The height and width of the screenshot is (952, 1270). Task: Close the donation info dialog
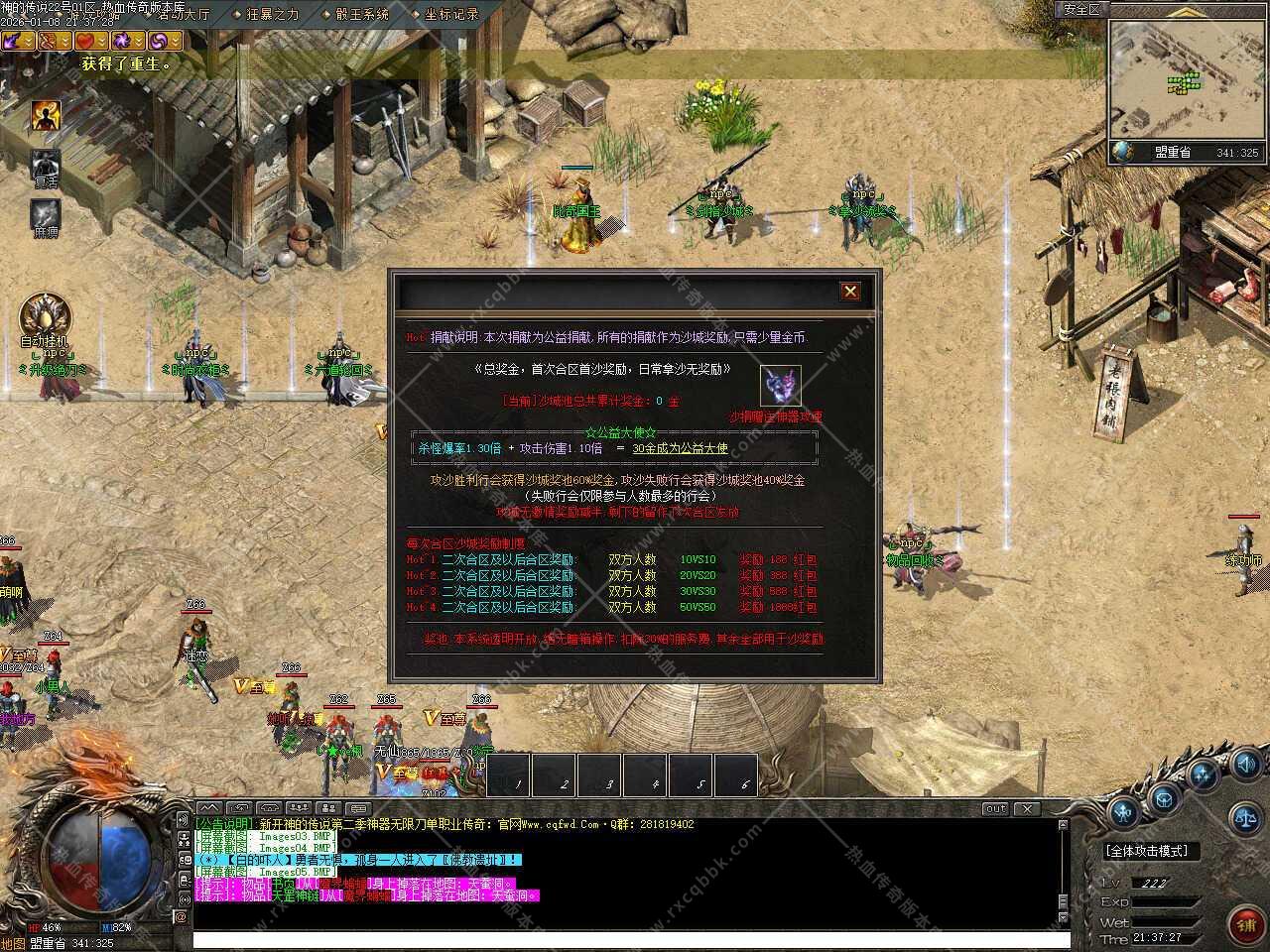850,291
